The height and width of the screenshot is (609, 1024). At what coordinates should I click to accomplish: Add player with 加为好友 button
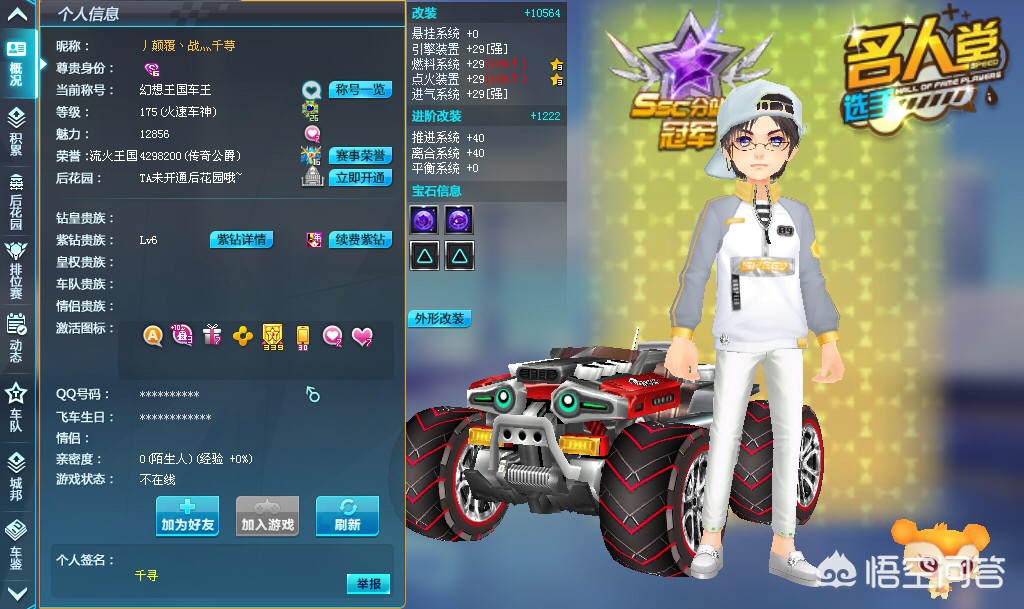[187, 516]
